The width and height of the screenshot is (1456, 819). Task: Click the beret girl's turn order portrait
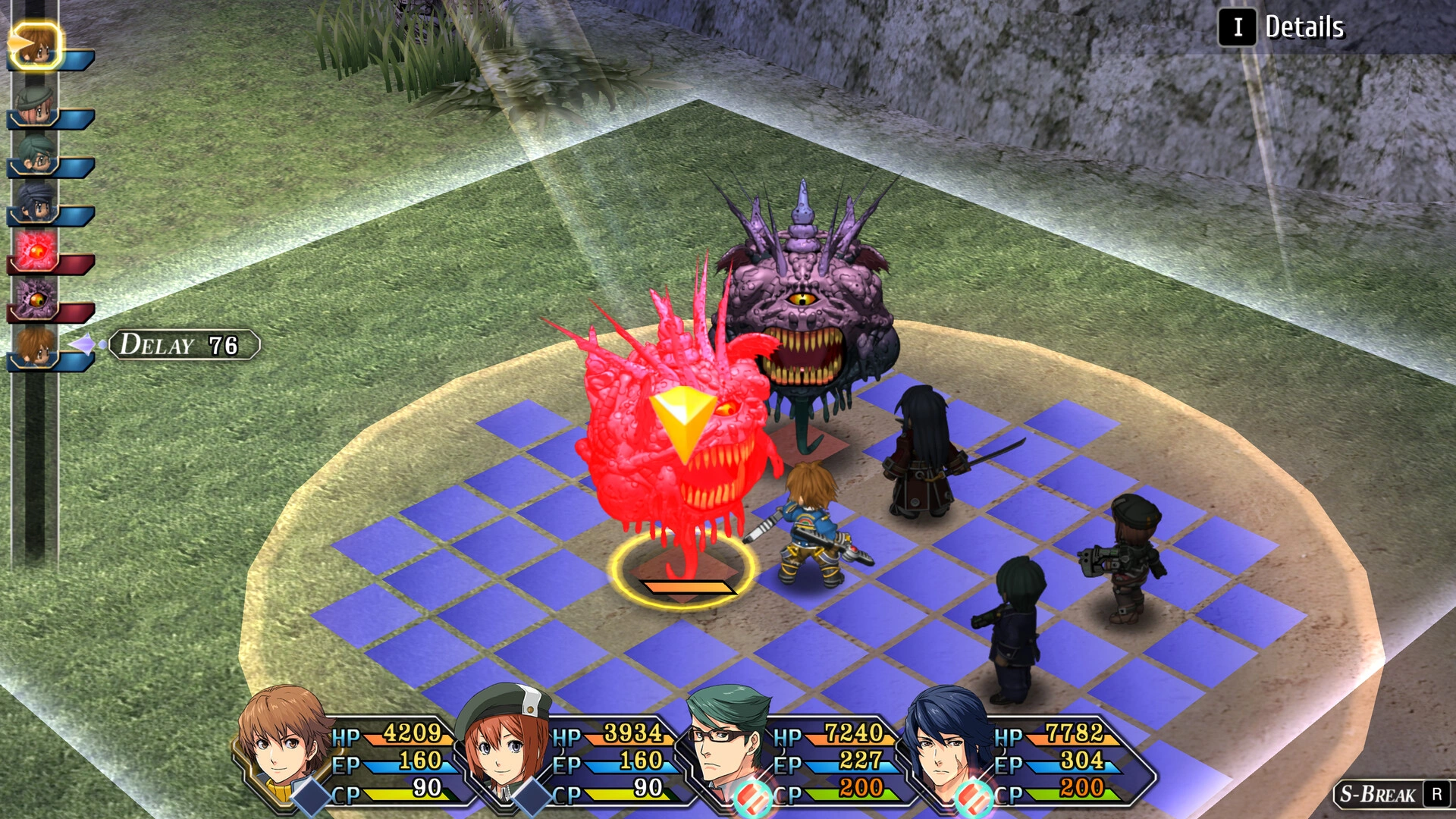(35, 106)
